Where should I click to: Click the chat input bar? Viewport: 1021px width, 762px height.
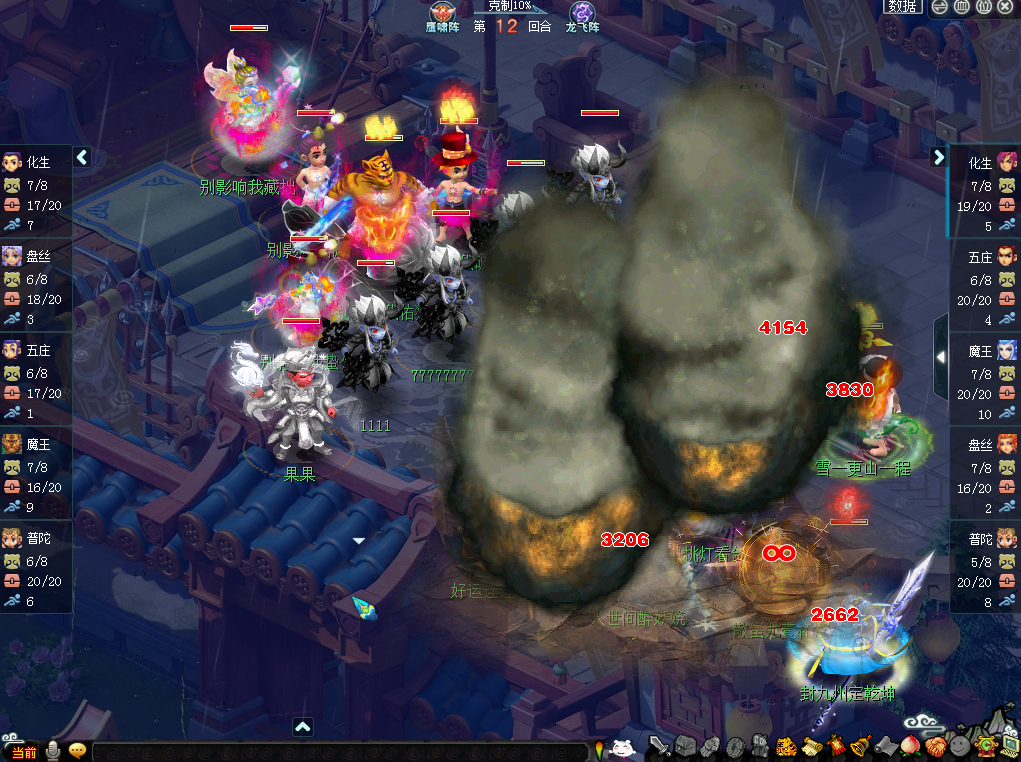coord(340,751)
